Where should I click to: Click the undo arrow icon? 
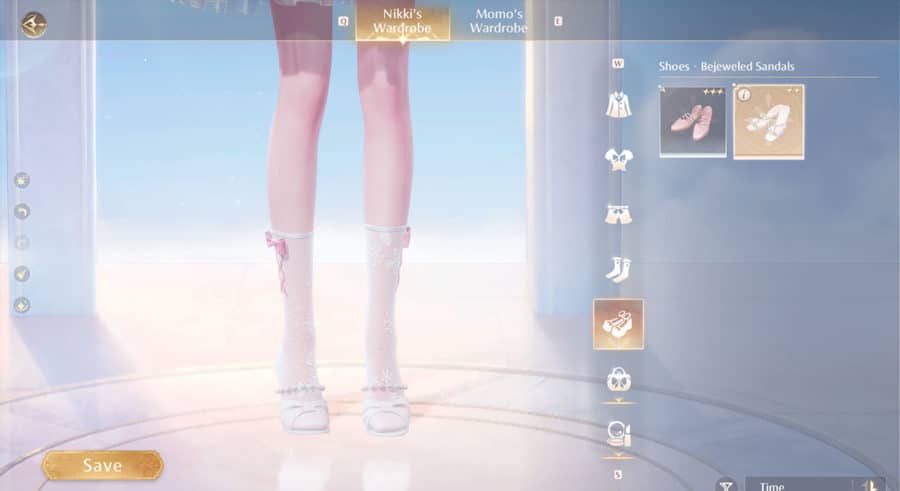coord(22,211)
